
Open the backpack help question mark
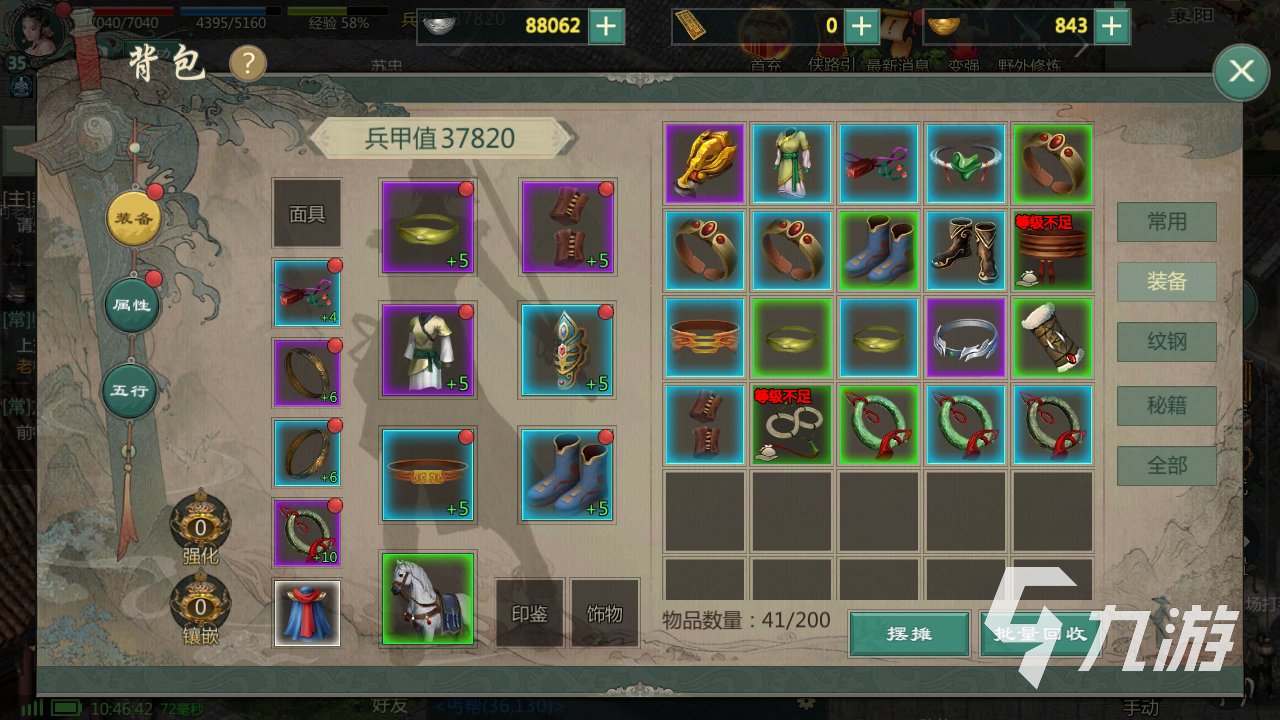pyautogui.click(x=248, y=64)
